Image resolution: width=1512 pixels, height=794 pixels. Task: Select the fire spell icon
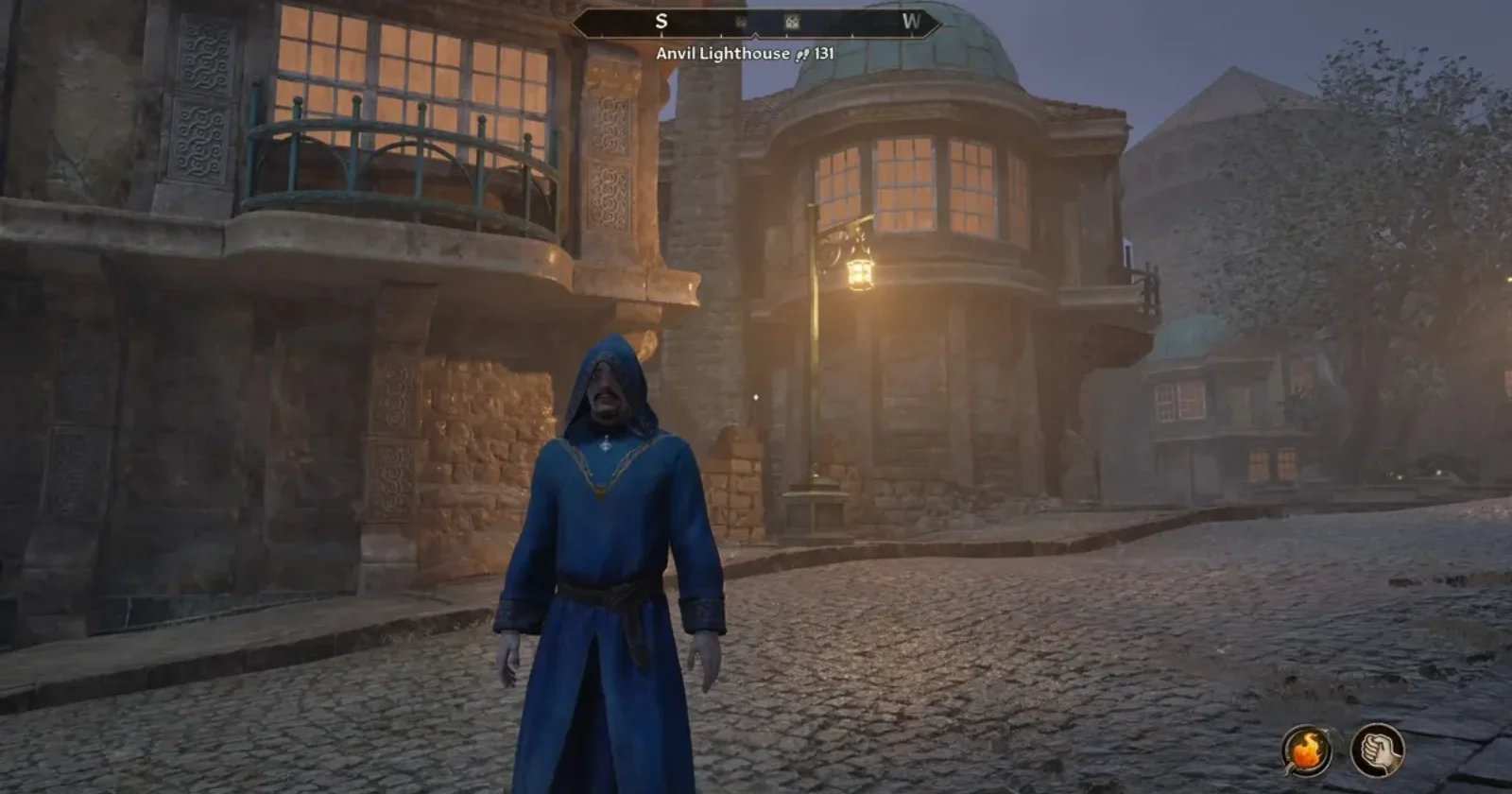[x=1307, y=751]
